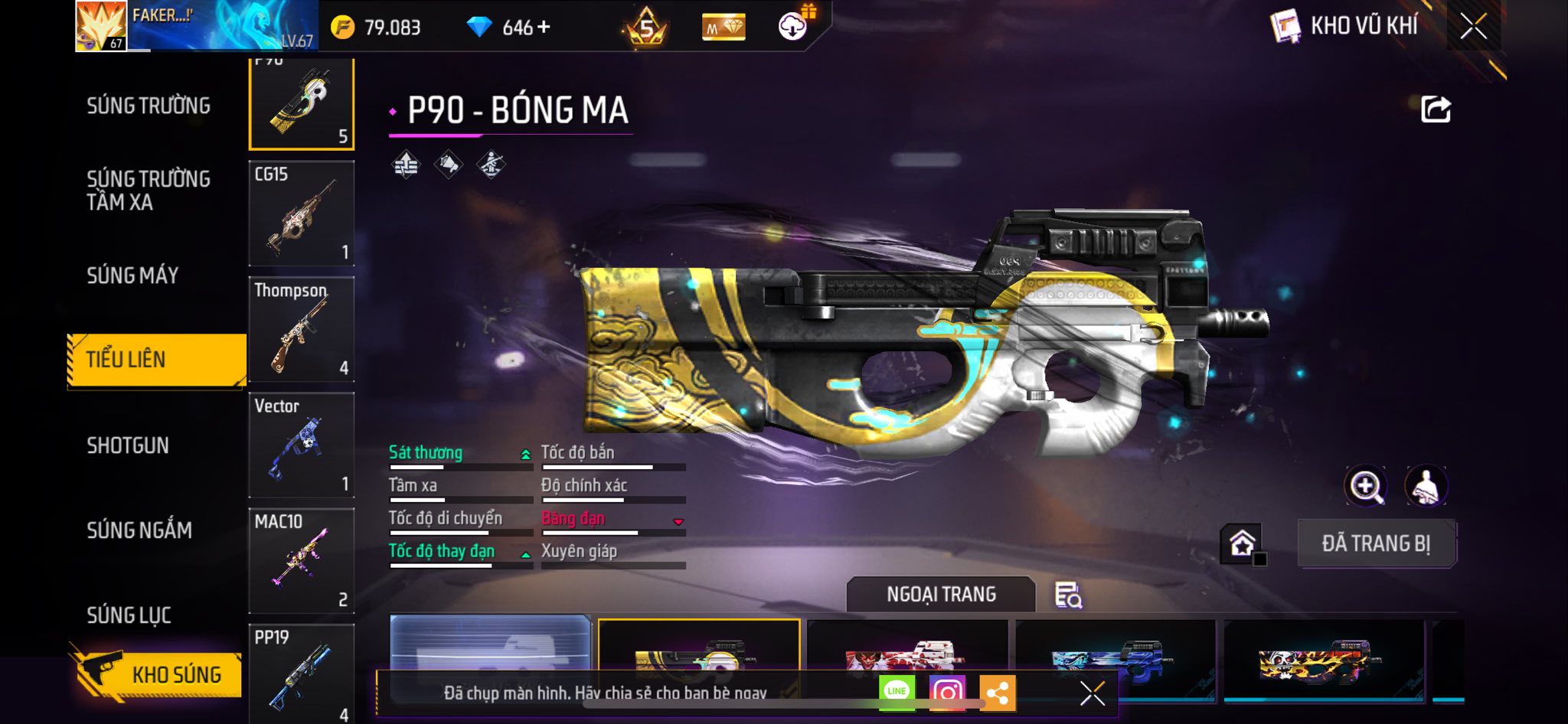Open the SHOTGUN weapon category
1568x724 pixels.
(128, 445)
